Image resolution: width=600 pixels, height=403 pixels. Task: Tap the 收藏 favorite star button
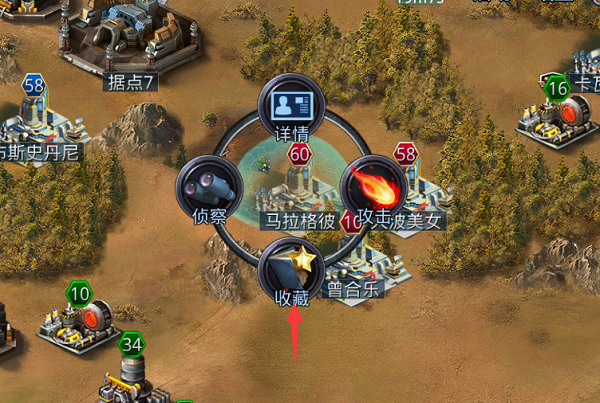(290, 268)
